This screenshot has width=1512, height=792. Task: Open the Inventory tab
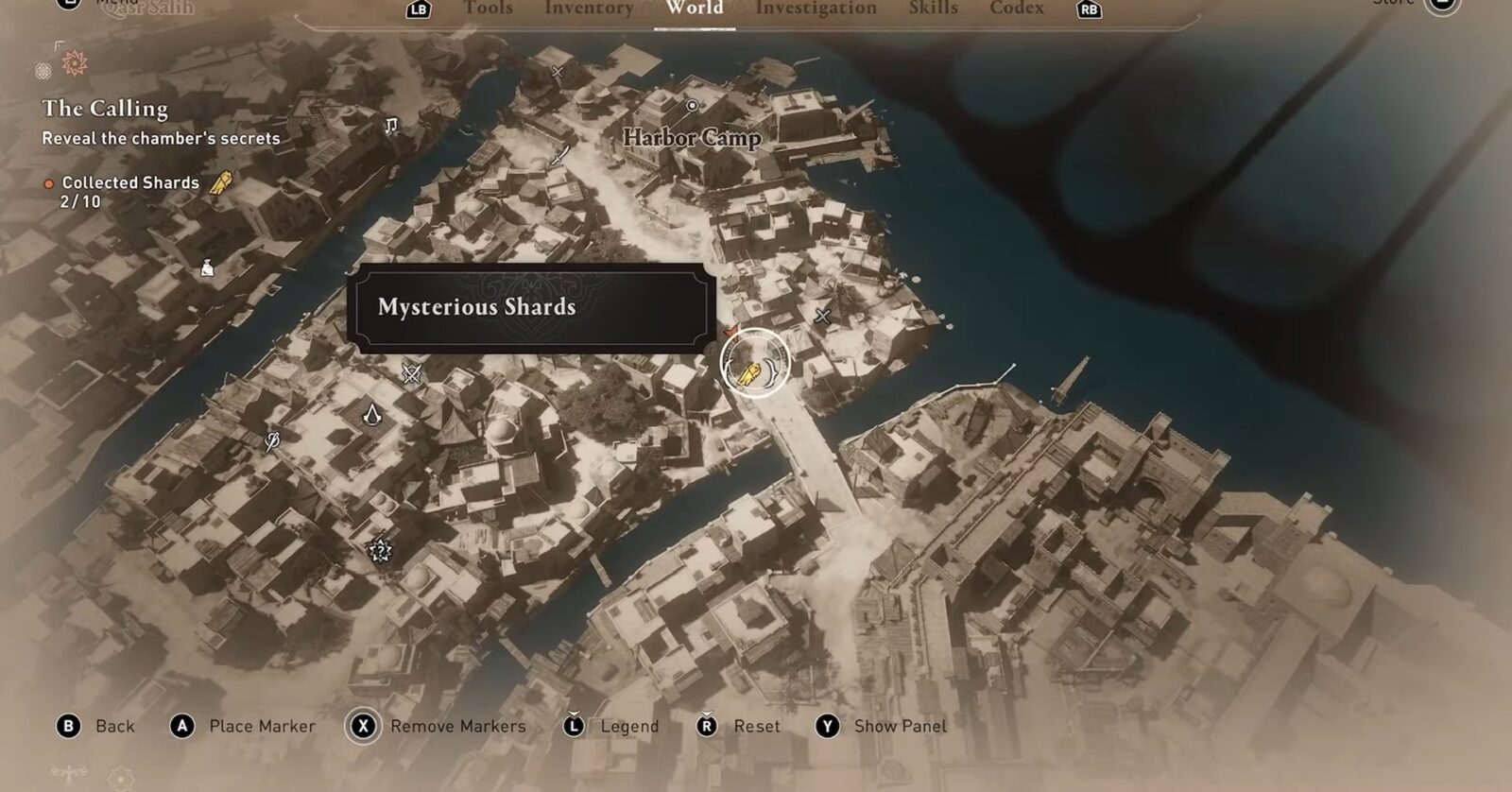click(588, 9)
